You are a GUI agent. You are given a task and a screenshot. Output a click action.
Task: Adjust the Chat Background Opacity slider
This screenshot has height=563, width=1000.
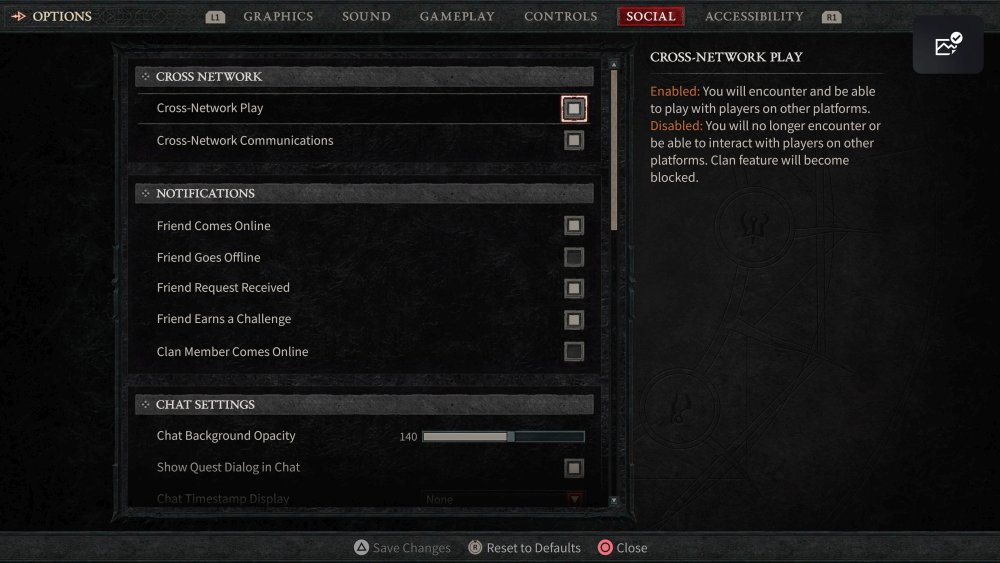(503, 437)
